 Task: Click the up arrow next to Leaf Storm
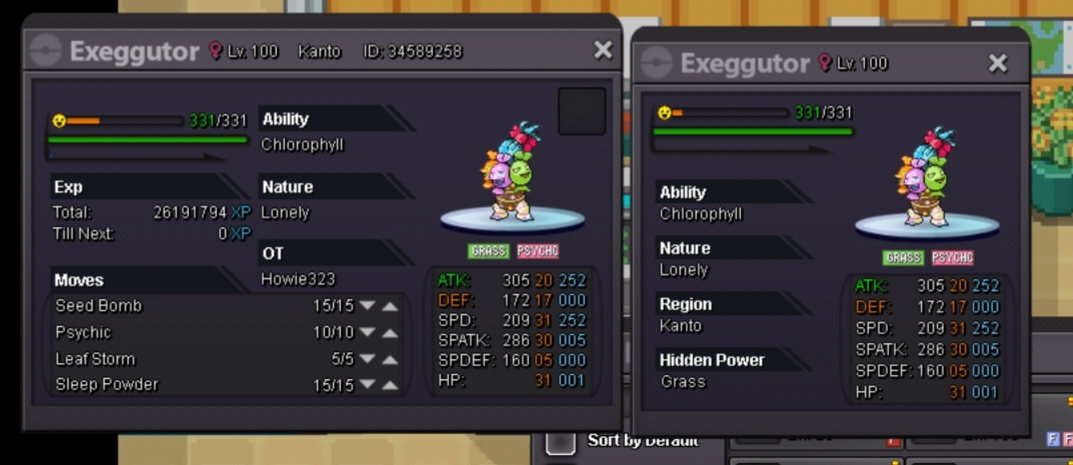click(x=390, y=359)
